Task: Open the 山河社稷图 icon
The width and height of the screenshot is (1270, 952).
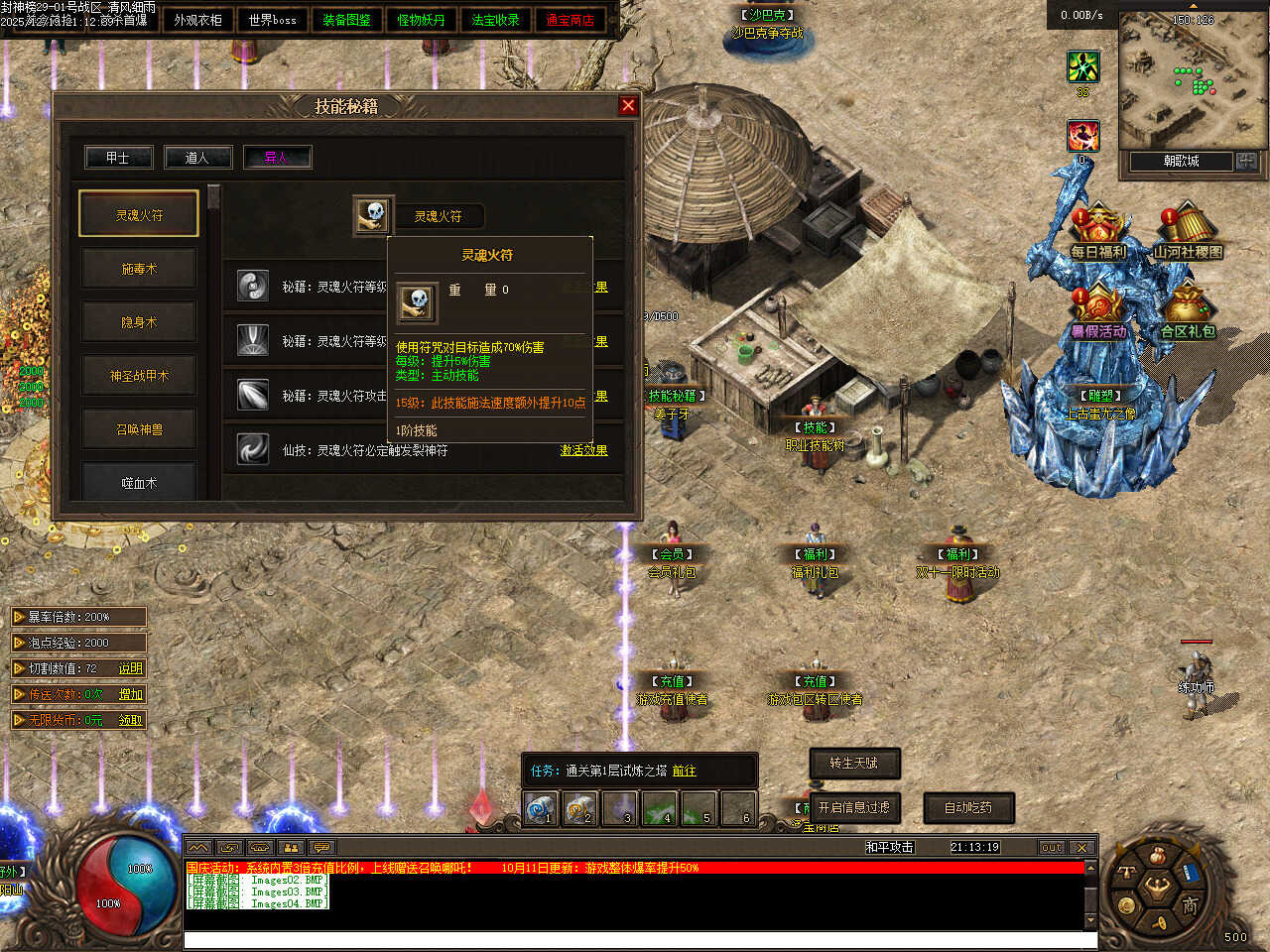Action: click(1187, 233)
